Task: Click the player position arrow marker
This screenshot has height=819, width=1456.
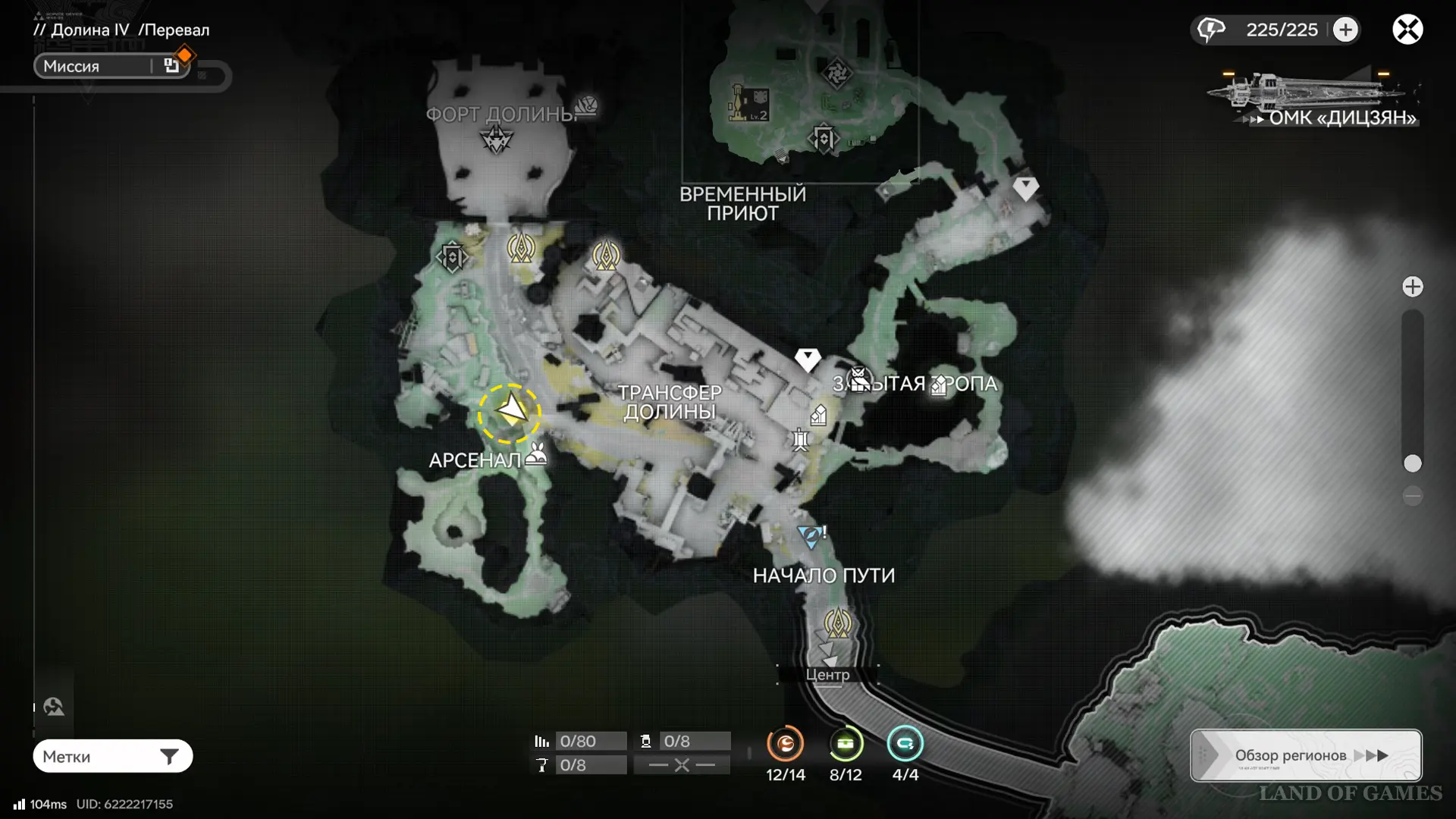Action: point(510,412)
